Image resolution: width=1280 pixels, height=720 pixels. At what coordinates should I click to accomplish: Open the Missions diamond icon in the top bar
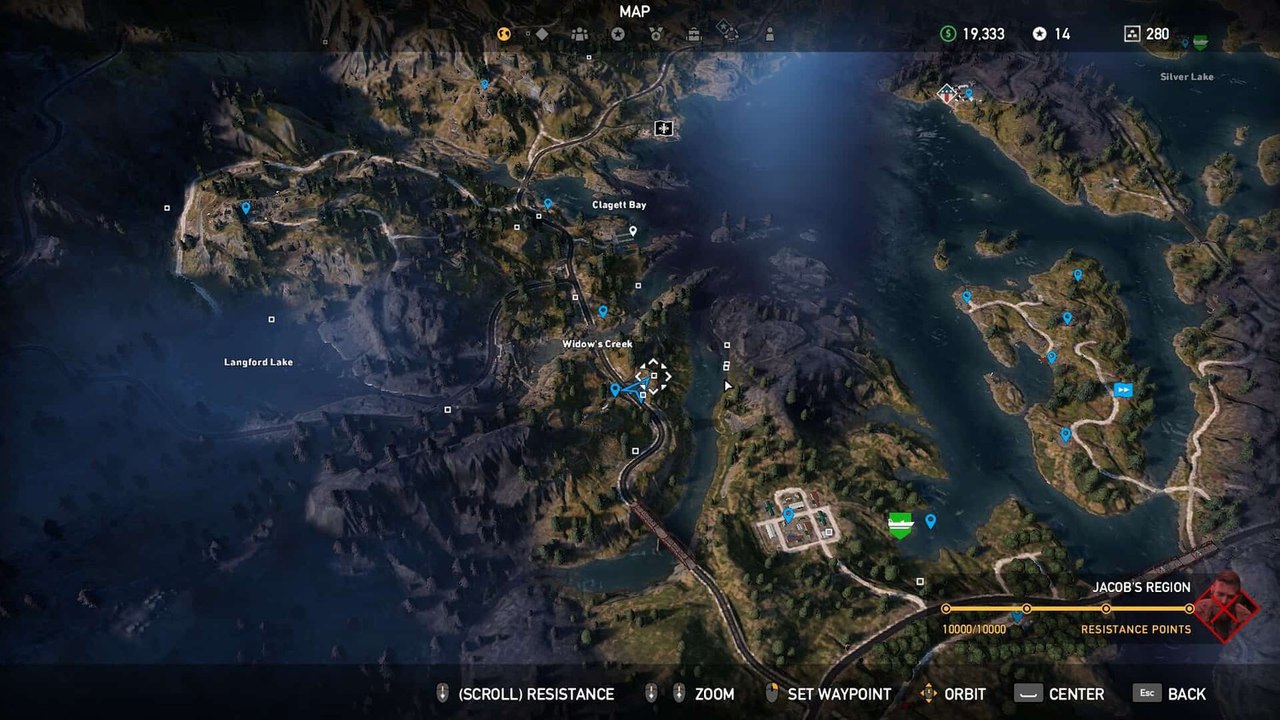[x=542, y=34]
